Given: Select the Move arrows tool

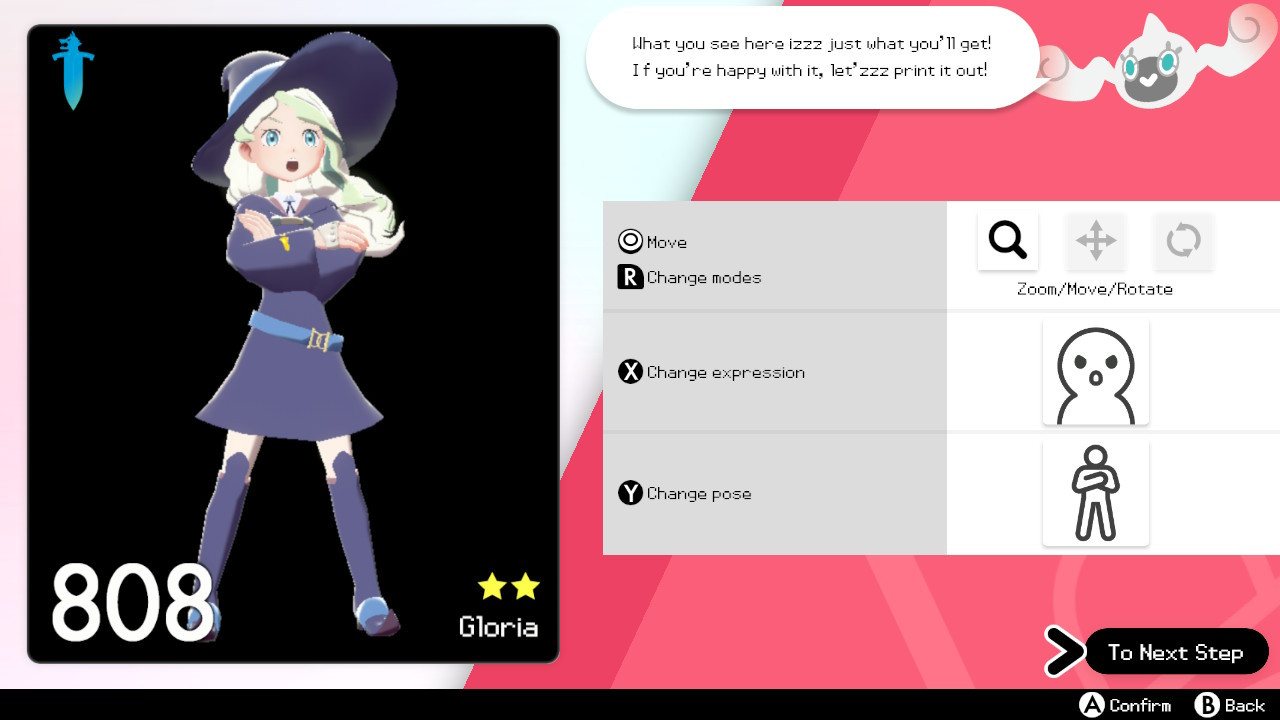Looking at the screenshot, I should point(1095,240).
